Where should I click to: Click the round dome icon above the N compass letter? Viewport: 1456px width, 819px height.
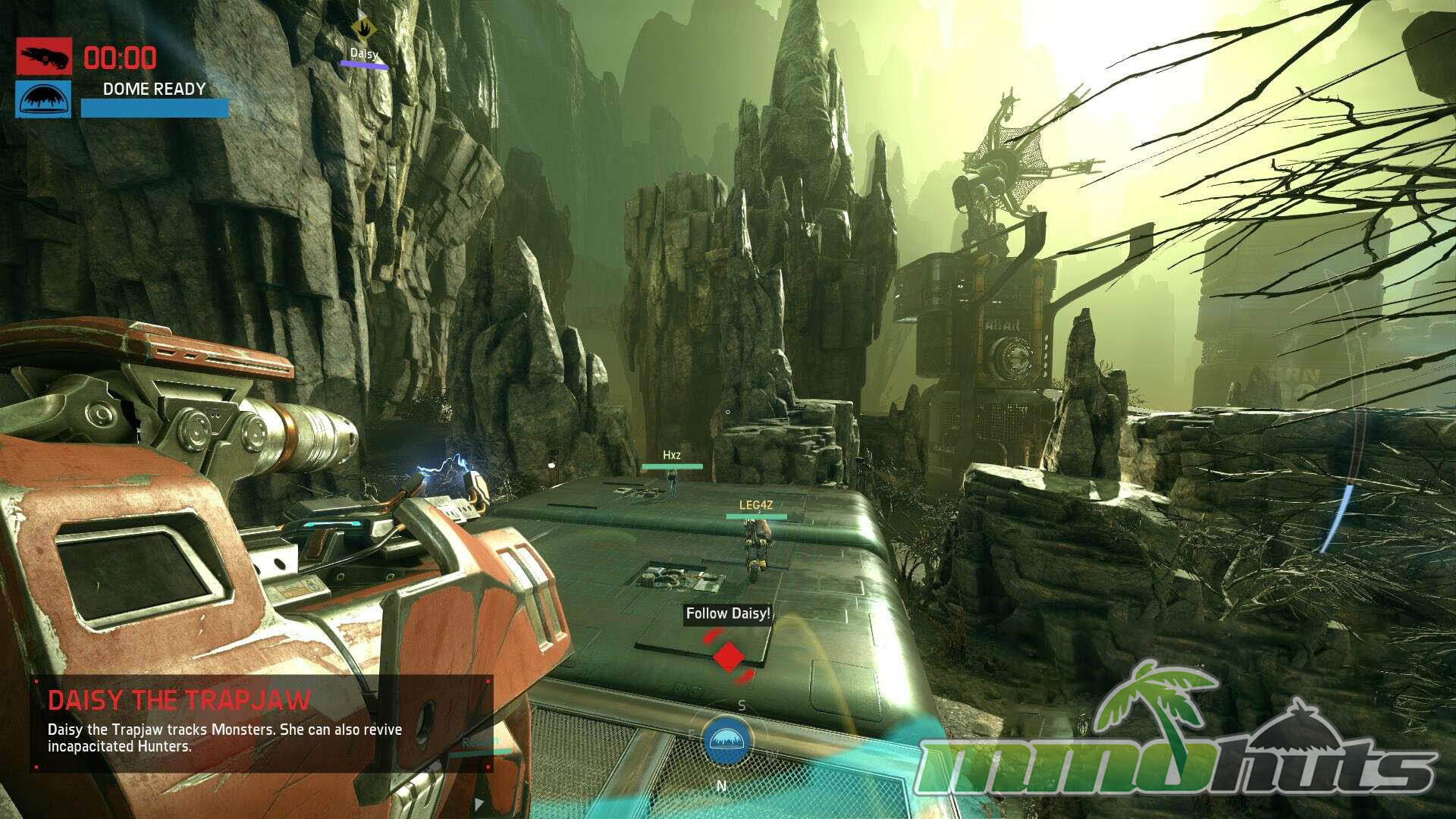pos(726,741)
